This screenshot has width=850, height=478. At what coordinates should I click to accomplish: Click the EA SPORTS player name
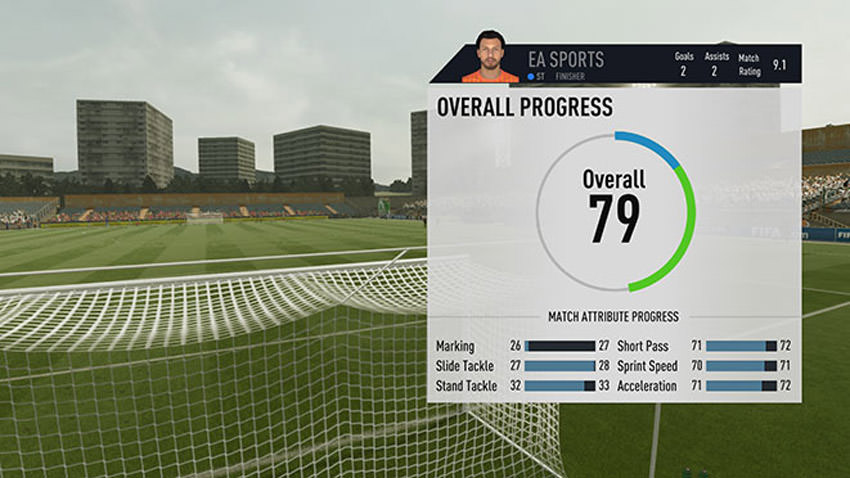coord(566,59)
